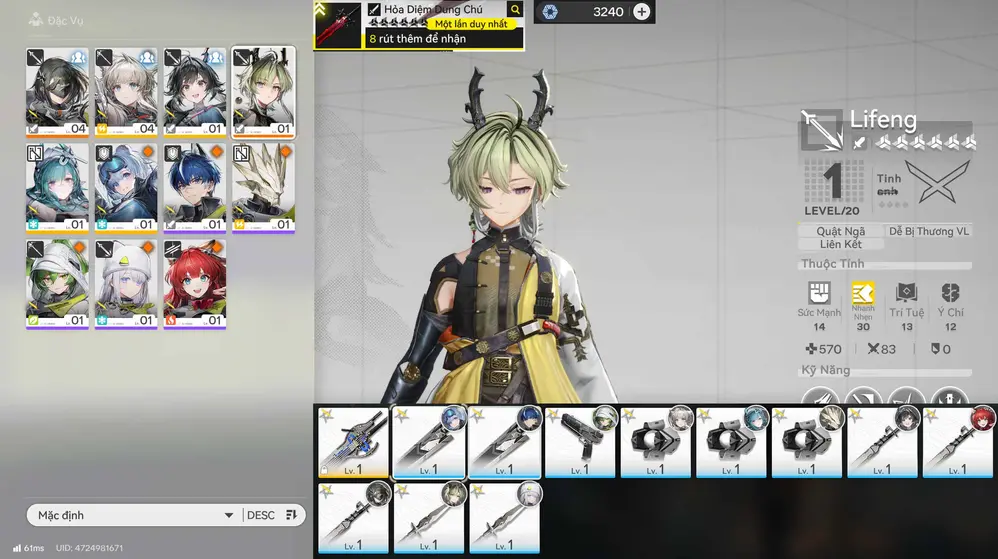Select the Sức Mạnh strength attribute icon

click(819, 293)
